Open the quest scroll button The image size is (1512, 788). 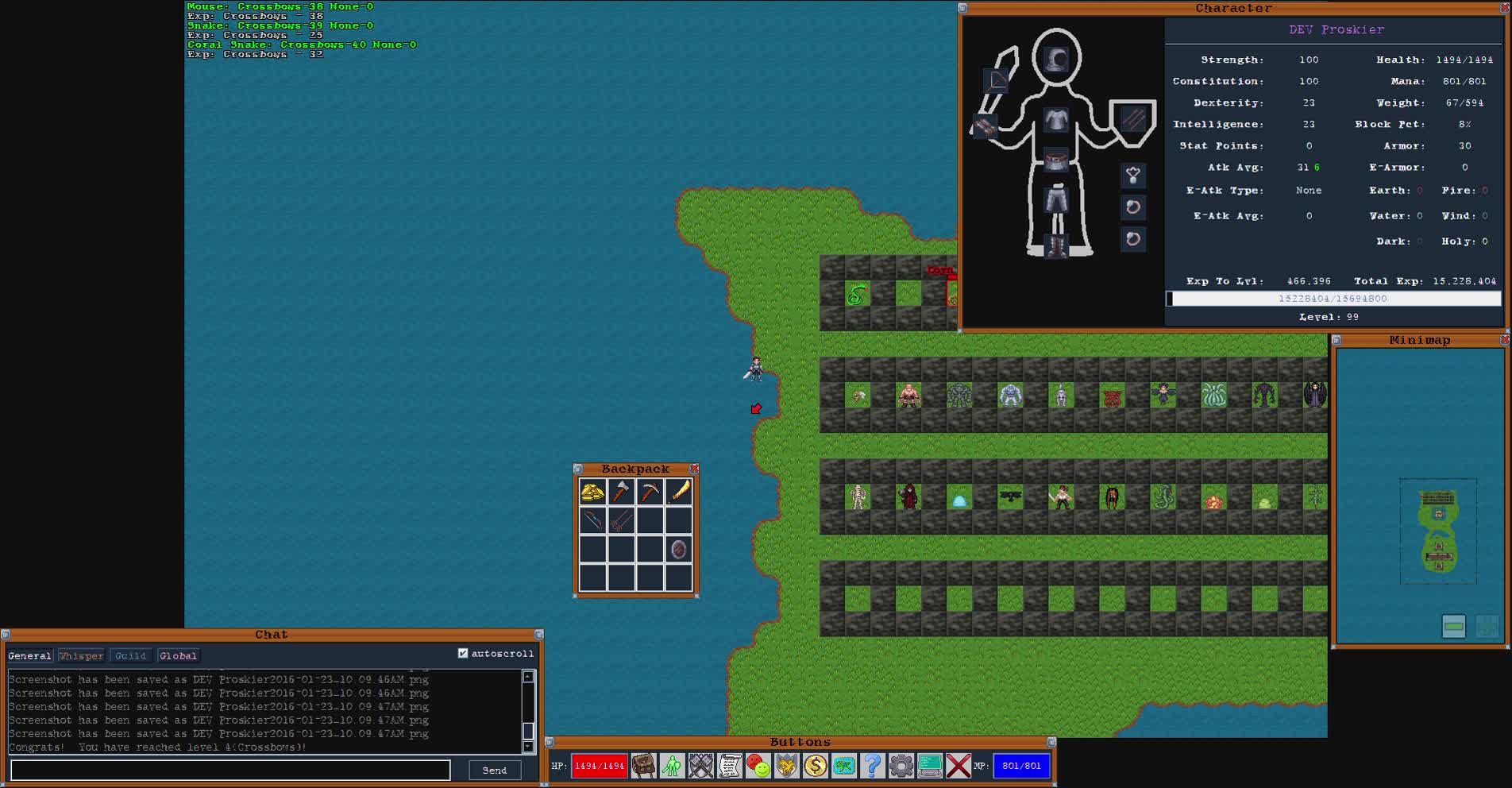729,766
